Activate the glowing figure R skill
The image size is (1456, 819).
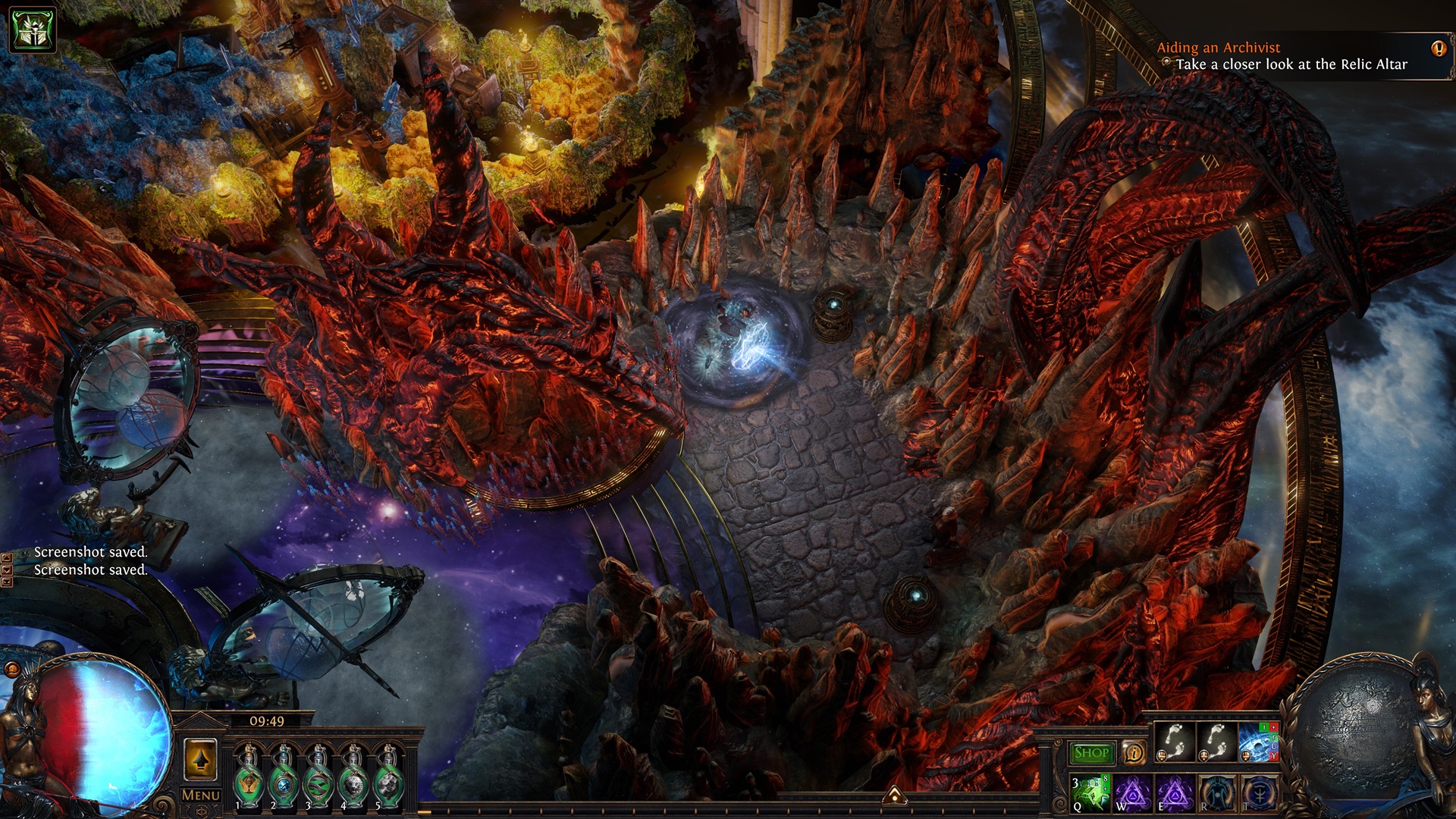pos(1217,792)
